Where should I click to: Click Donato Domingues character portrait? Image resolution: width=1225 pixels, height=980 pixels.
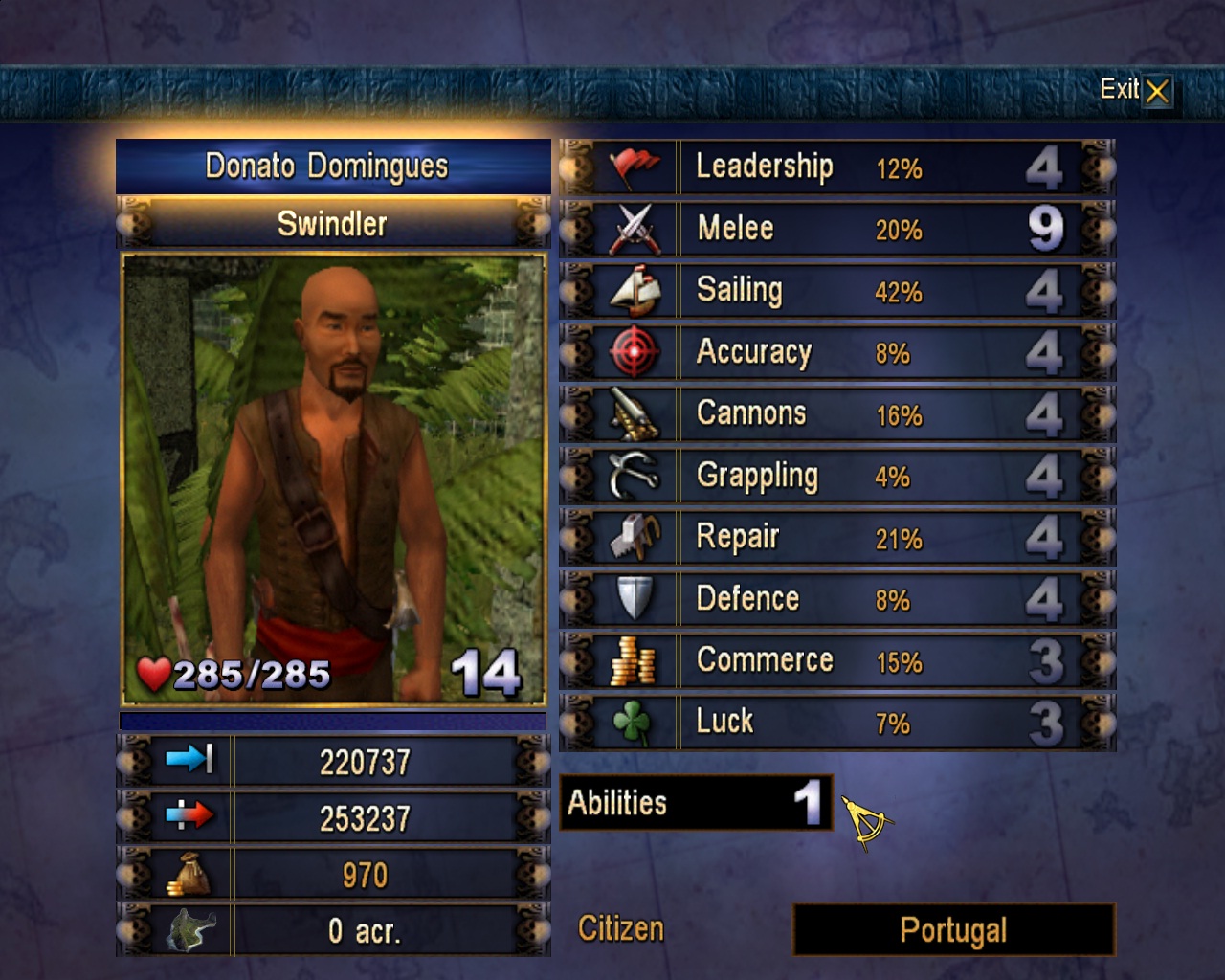pyautogui.click(x=333, y=479)
